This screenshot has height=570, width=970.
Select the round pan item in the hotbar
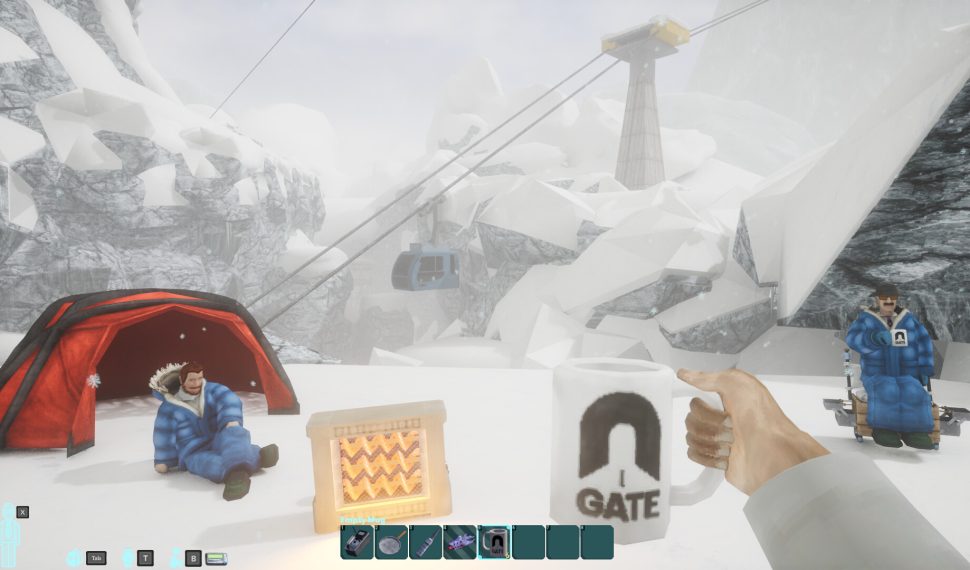[x=391, y=542]
